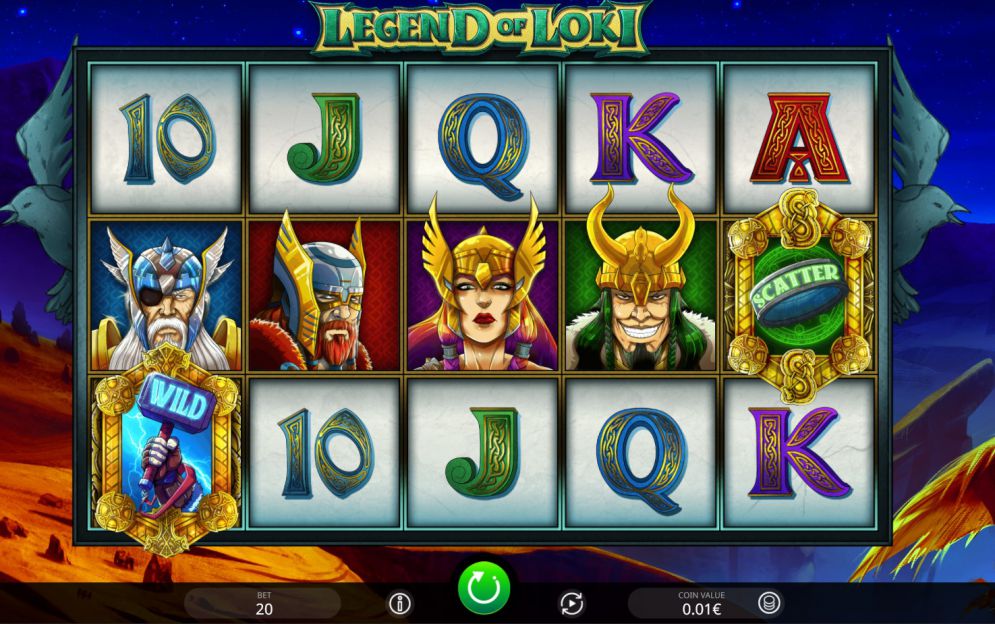
Task: Spin the reels with the green button
Action: point(484,587)
